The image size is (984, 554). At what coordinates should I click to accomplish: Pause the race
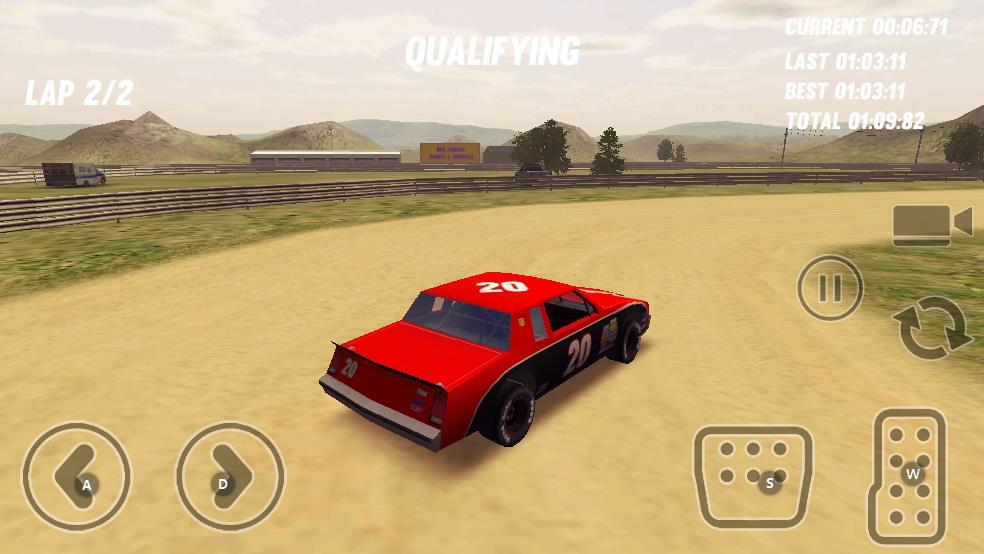[x=829, y=289]
